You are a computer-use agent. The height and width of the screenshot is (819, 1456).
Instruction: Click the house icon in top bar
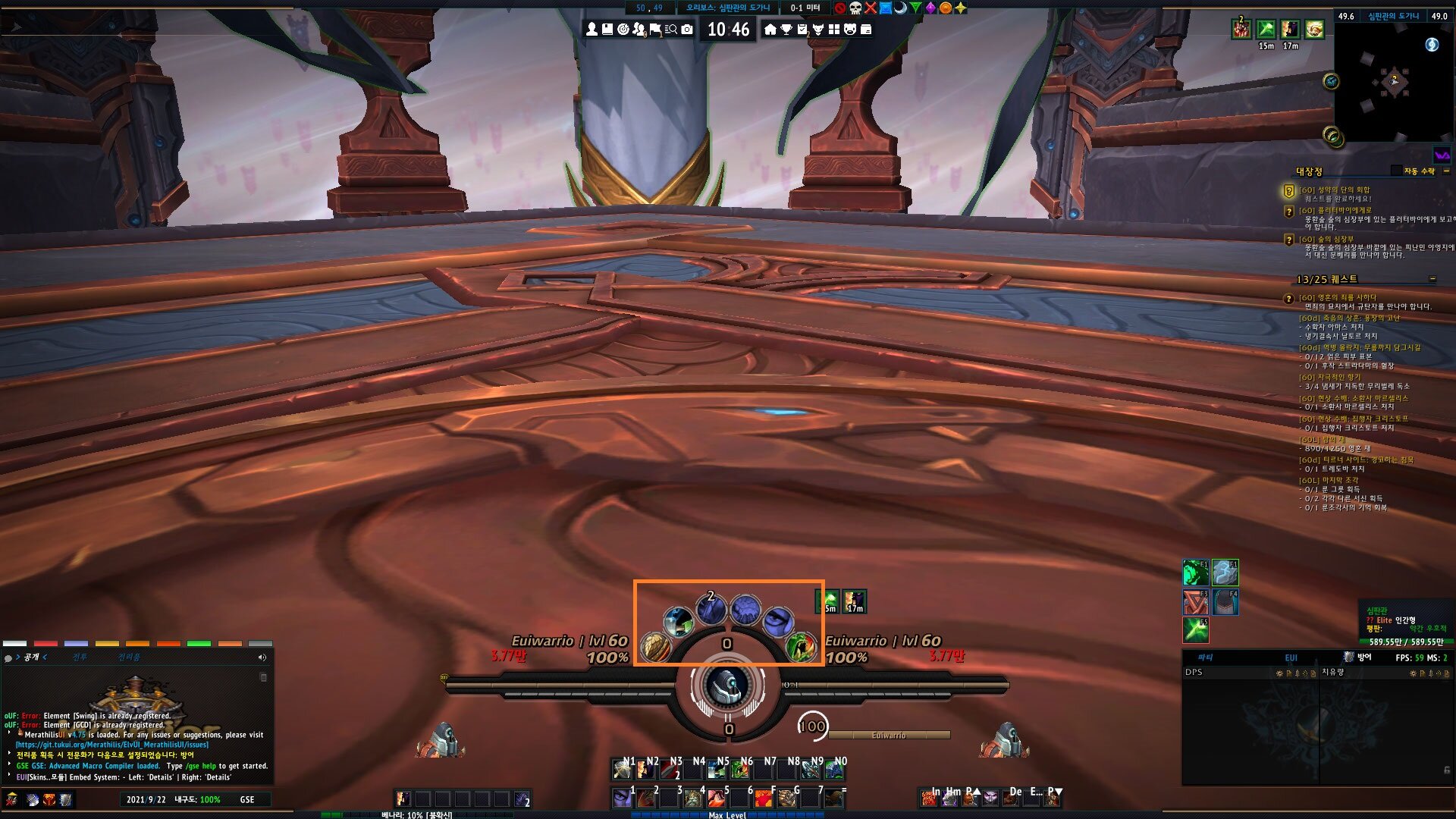[770, 30]
